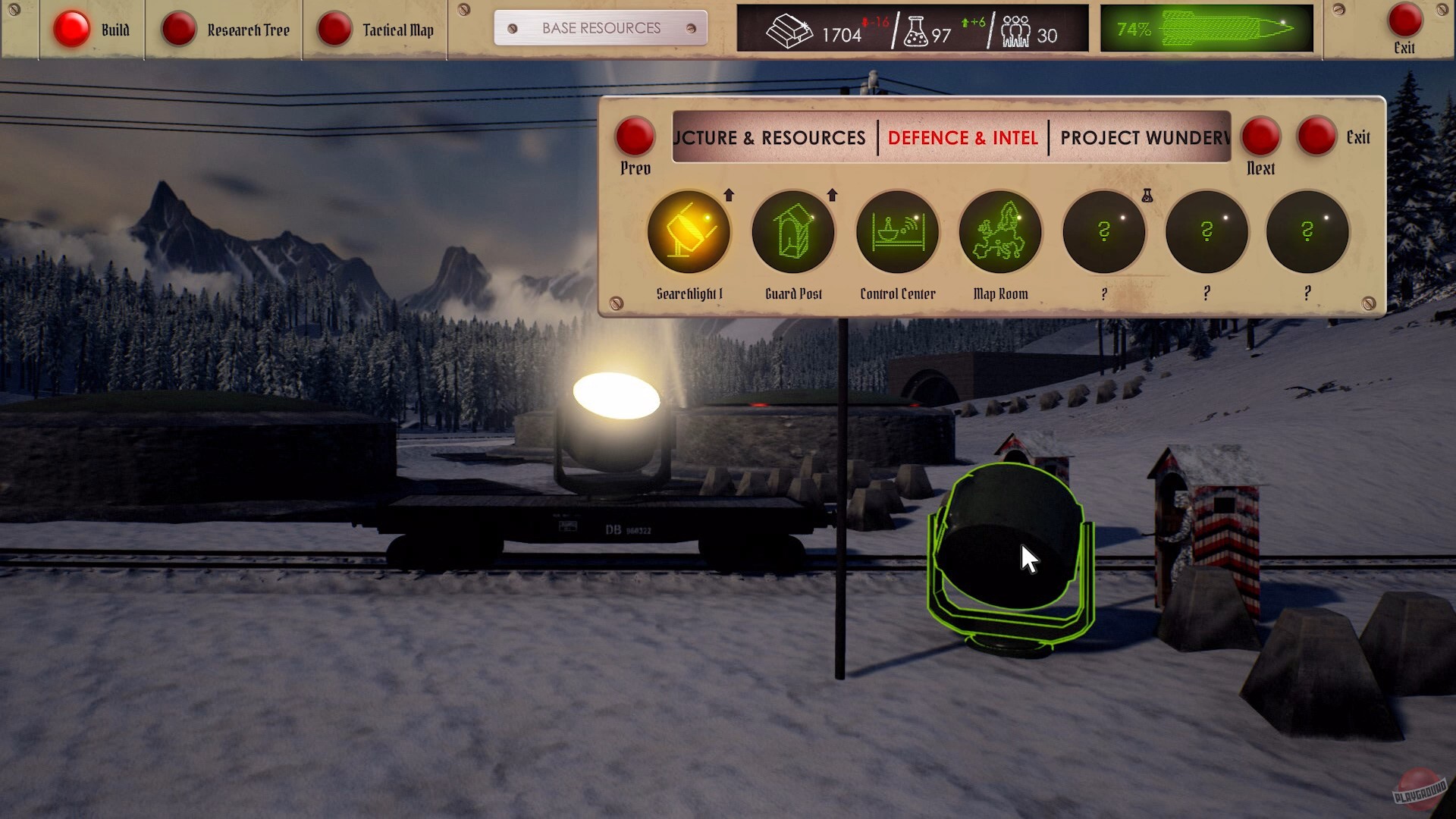This screenshot has height=819, width=1456.
Task: Click the 74% rocket progress bar
Action: (x=1206, y=29)
